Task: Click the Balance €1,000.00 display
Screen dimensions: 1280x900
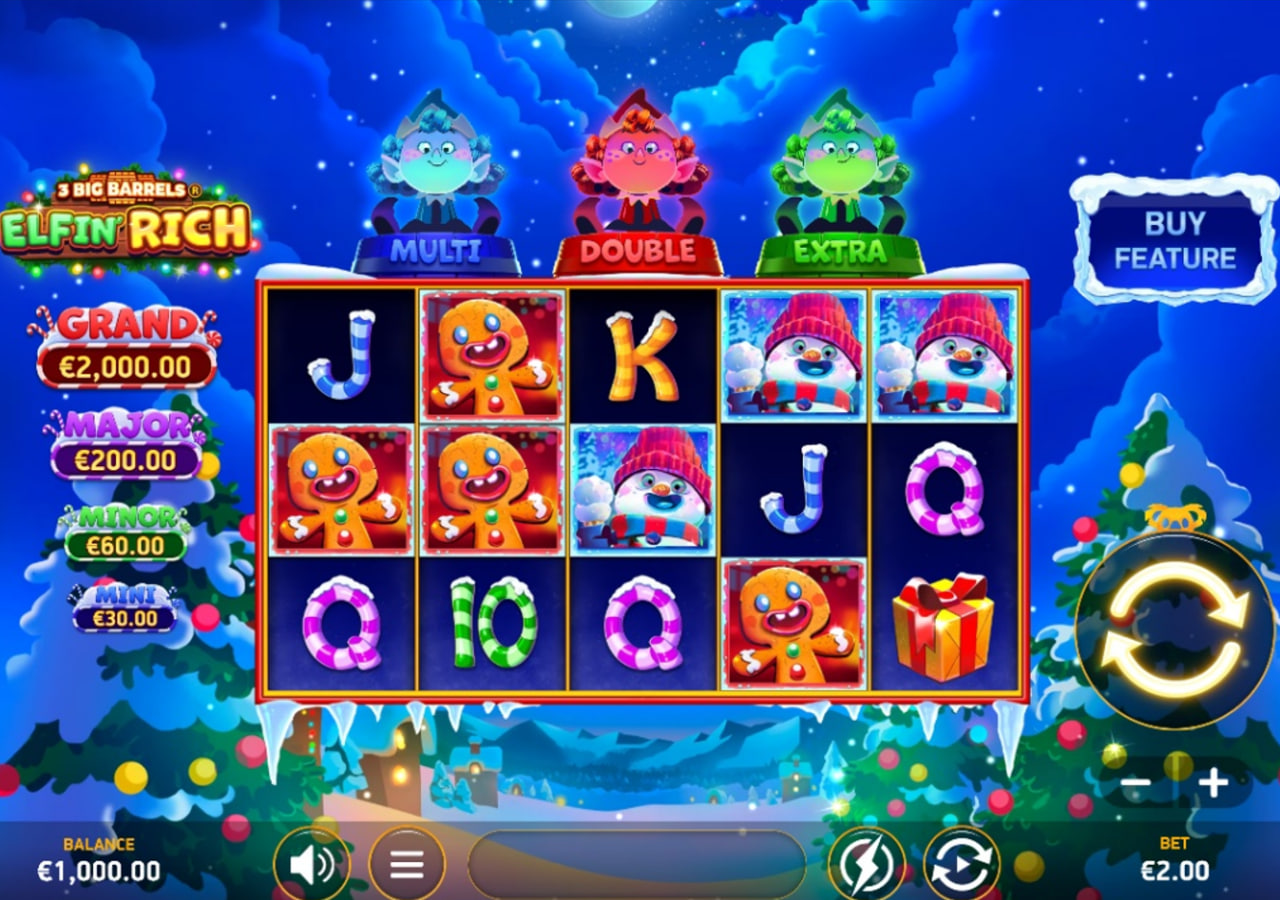Action: point(98,860)
